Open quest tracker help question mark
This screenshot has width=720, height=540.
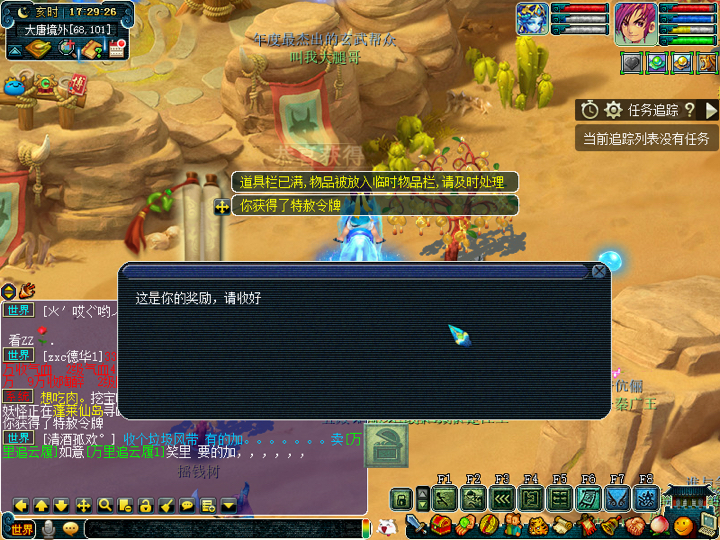click(x=689, y=110)
